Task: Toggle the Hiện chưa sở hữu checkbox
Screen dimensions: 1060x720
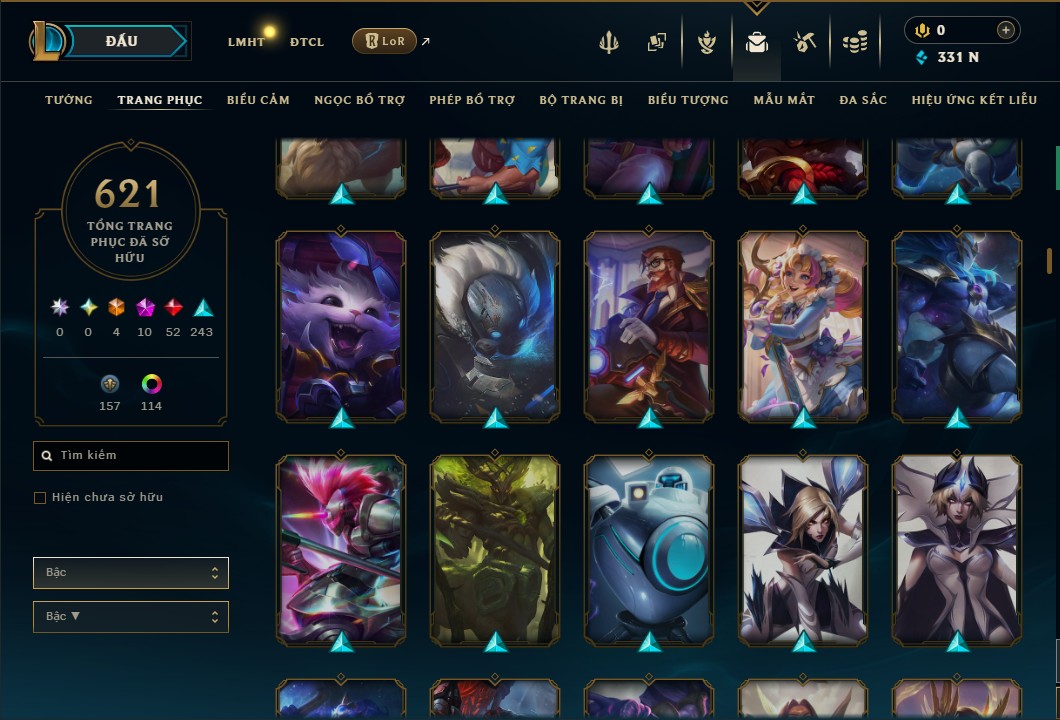Action: click(40, 497)
